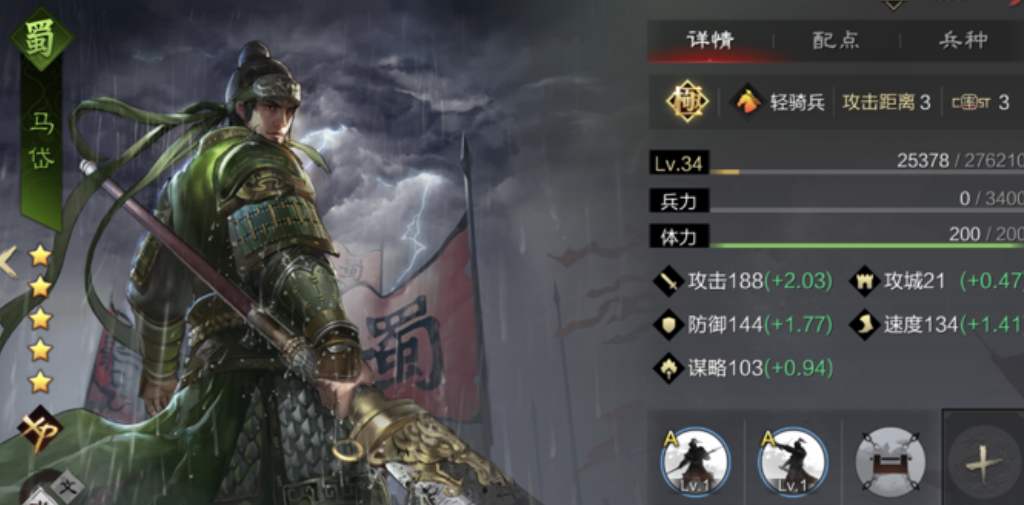Viewport: 1024px width, 505px height.
Task: Select the archer A-rank skill icon
Action: coord(792,463)
